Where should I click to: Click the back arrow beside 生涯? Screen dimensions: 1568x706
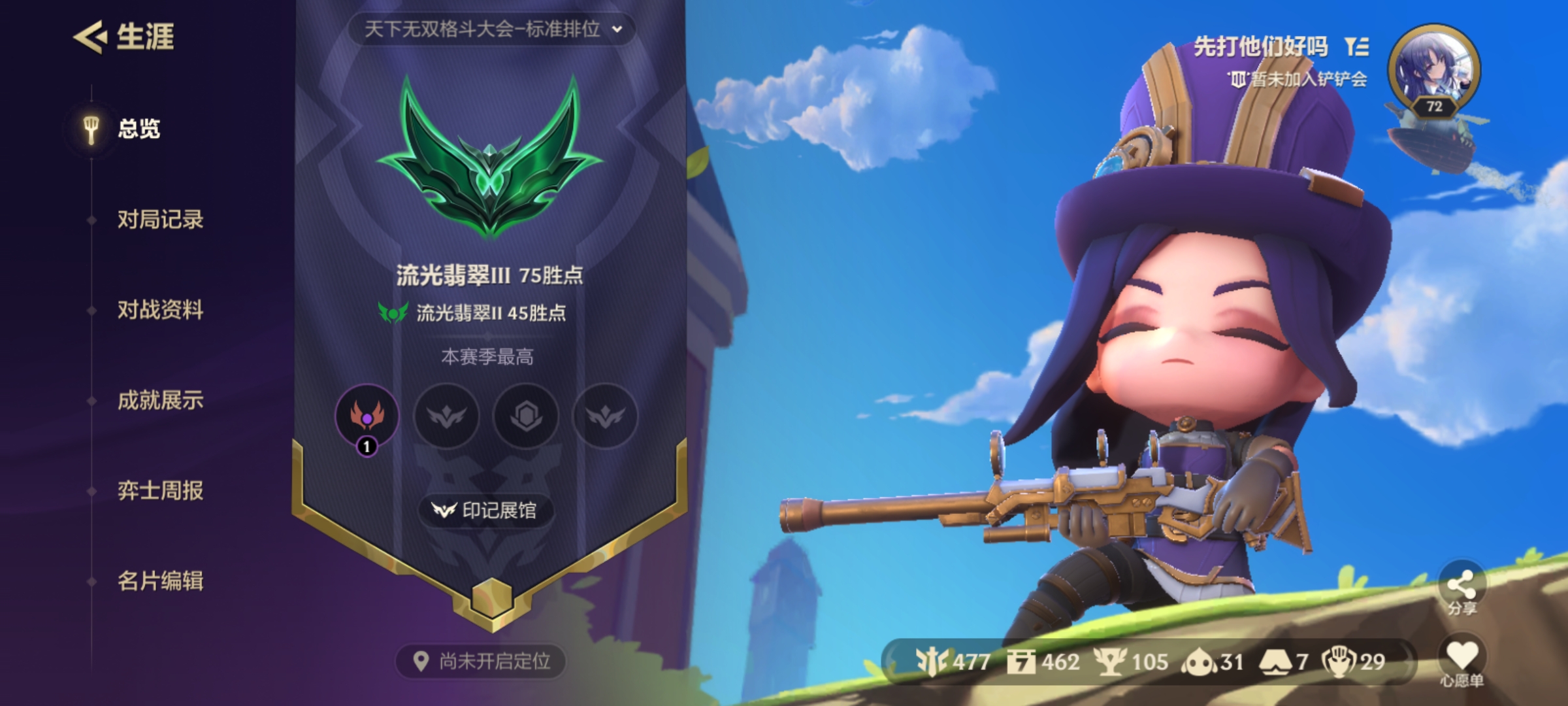tap(91, 39)
